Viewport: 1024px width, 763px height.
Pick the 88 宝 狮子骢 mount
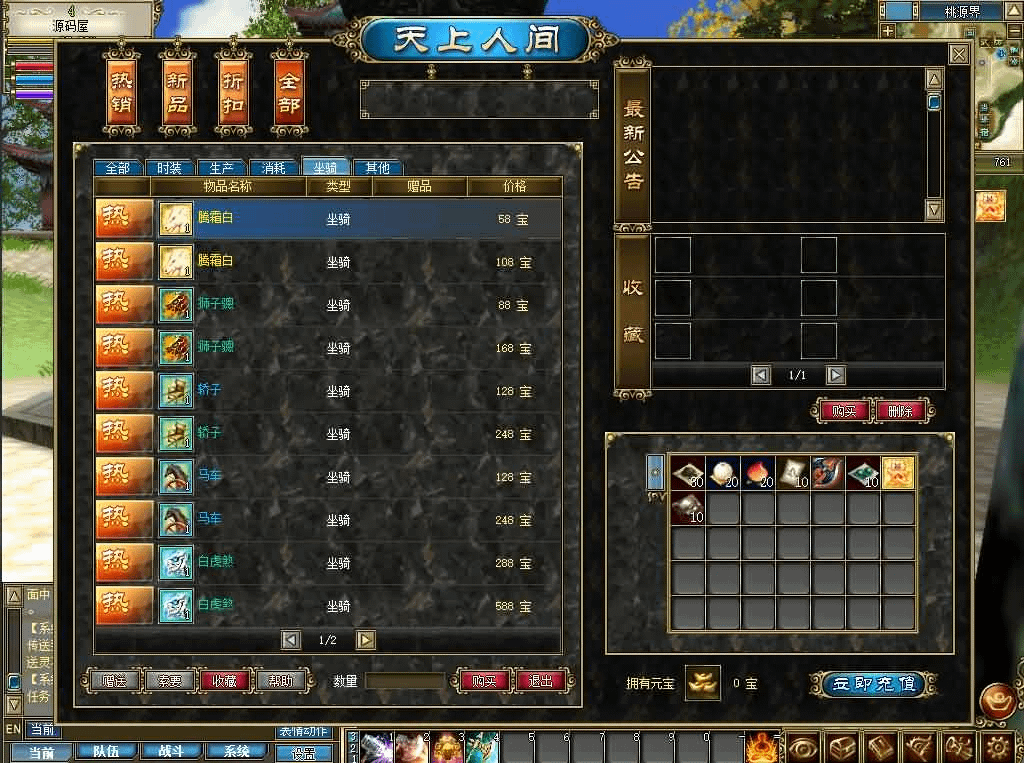tap(328, 305)
